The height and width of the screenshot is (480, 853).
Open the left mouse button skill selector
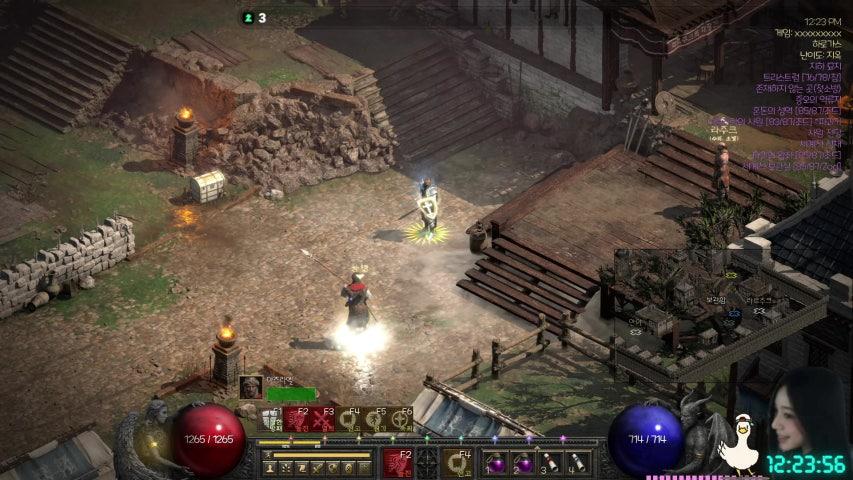[x=397, y=463]
